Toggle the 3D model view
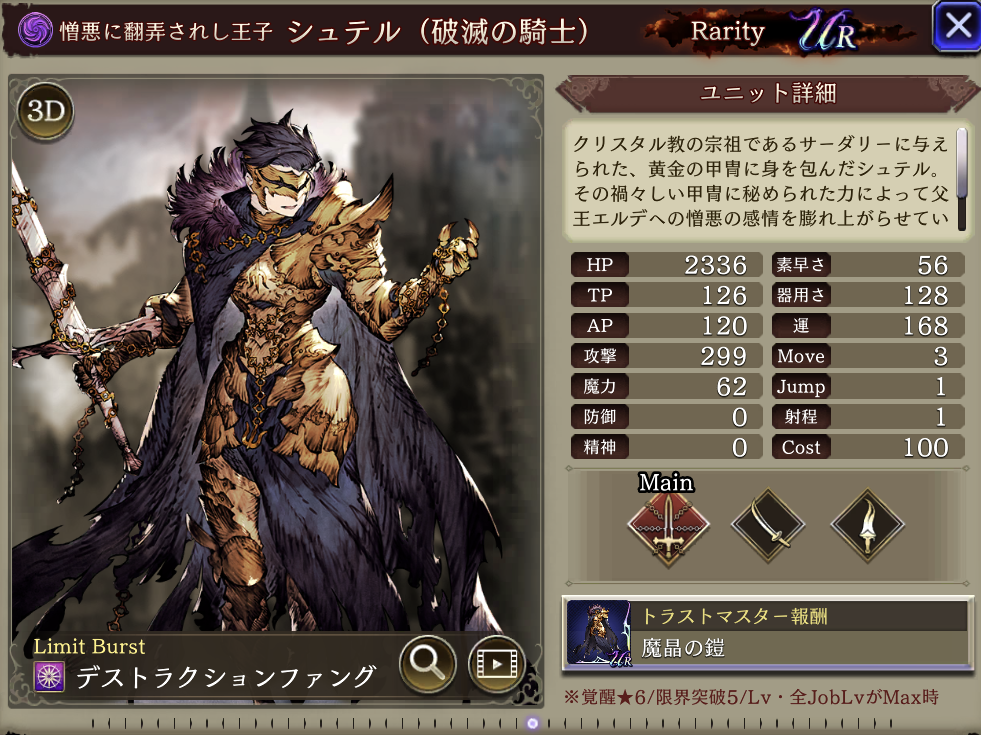The image size is (981, 735). coord(45,110)
